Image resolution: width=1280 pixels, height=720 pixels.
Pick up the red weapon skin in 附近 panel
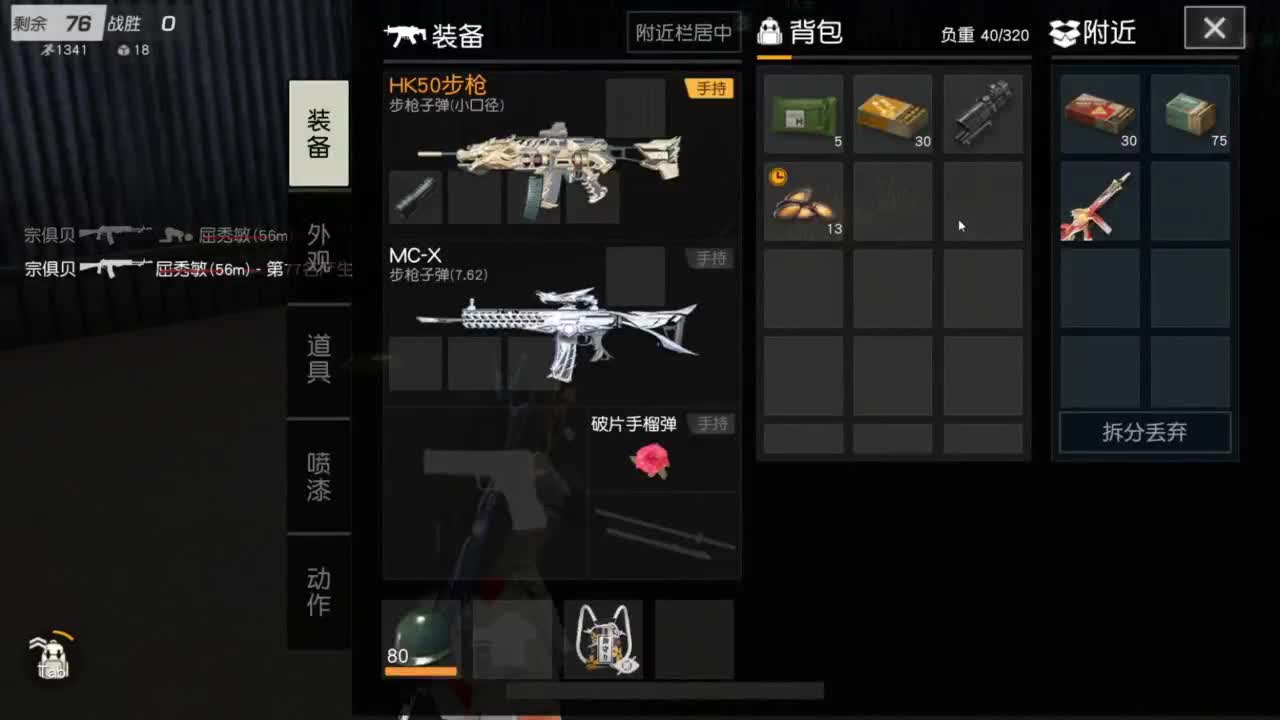coord(1099,203)
